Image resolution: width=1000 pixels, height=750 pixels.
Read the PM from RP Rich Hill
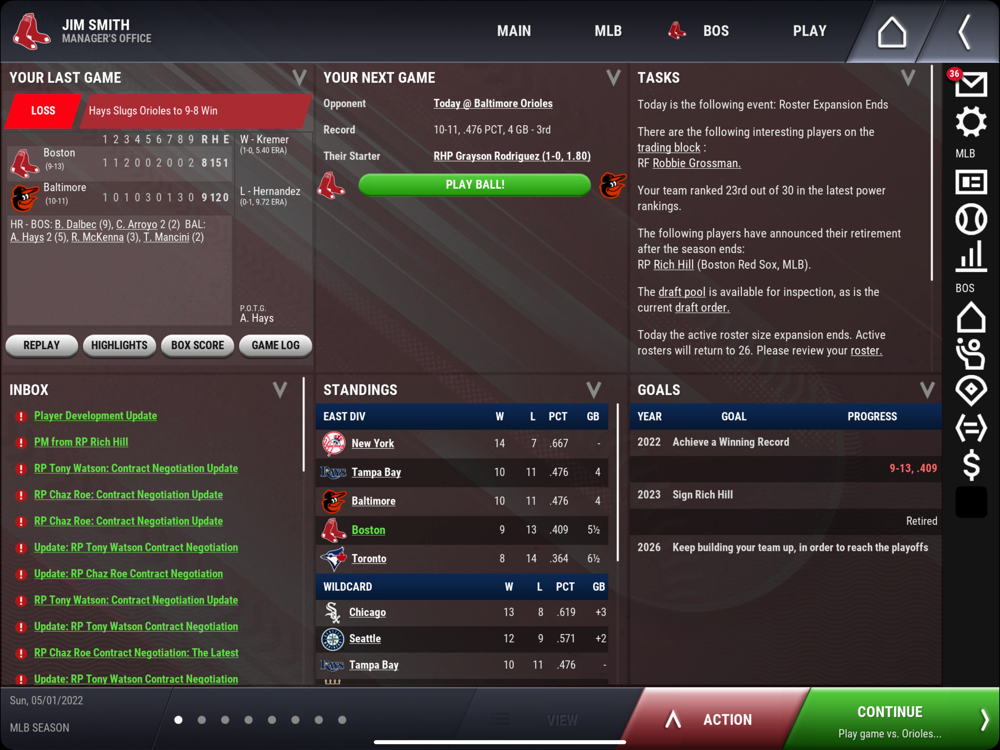pyautogui.click(x=81, y=442)
